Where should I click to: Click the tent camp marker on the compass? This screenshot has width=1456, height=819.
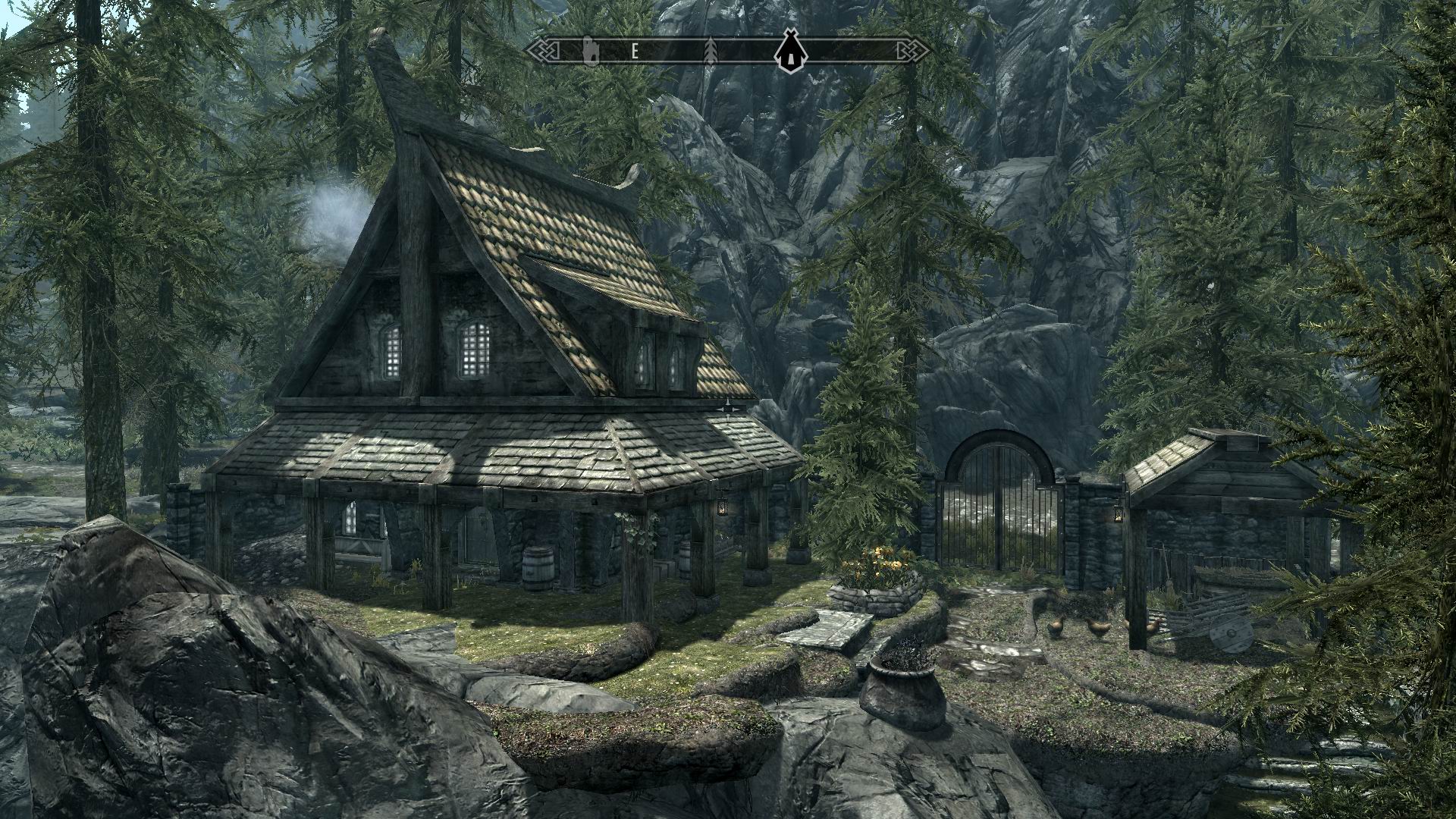tap(791, 51)
